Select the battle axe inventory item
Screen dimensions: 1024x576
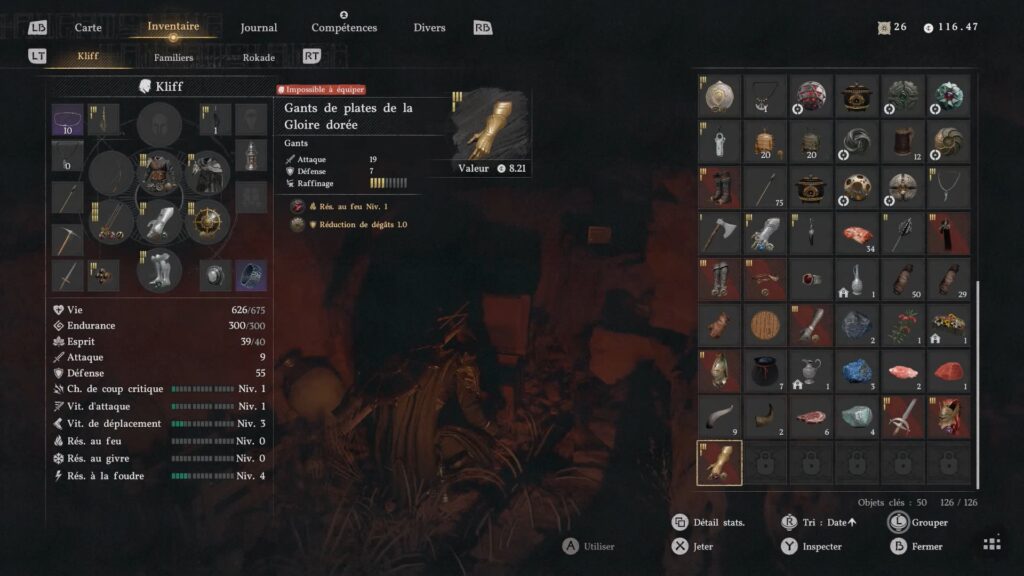pyautogui.click(x=719, y=233)
